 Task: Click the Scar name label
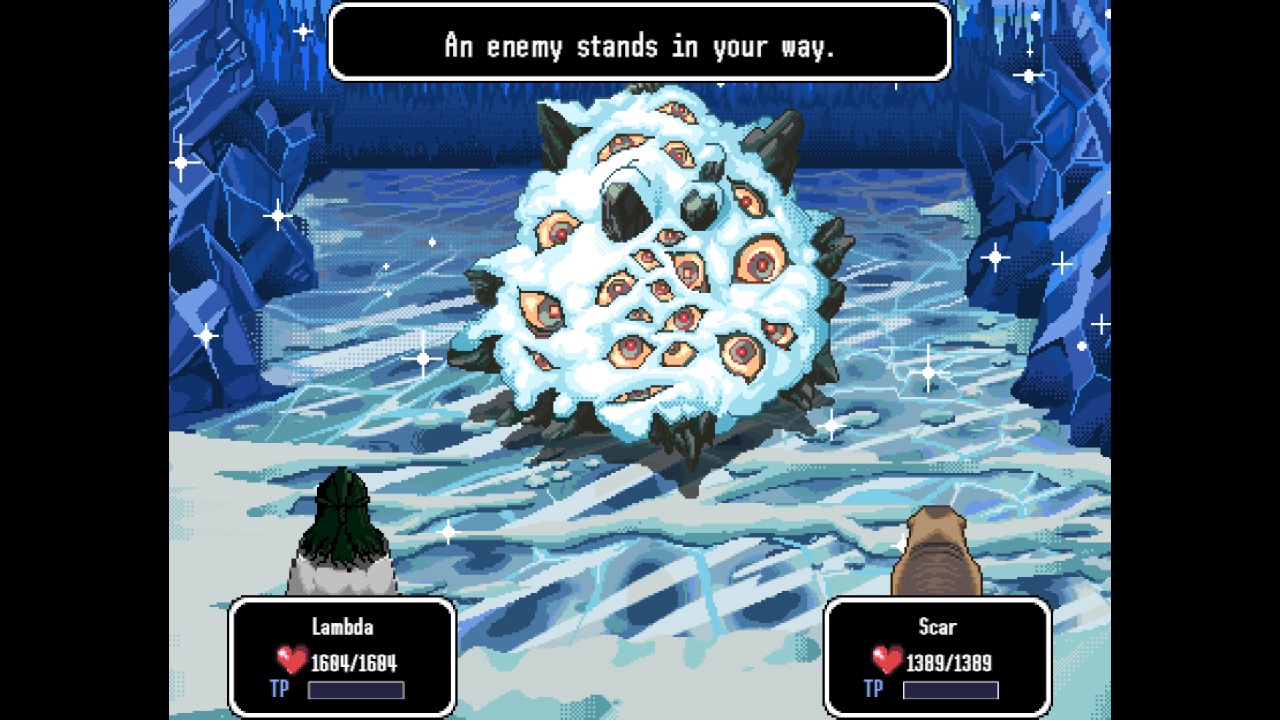pyautogui.click(x=938, y=627)
